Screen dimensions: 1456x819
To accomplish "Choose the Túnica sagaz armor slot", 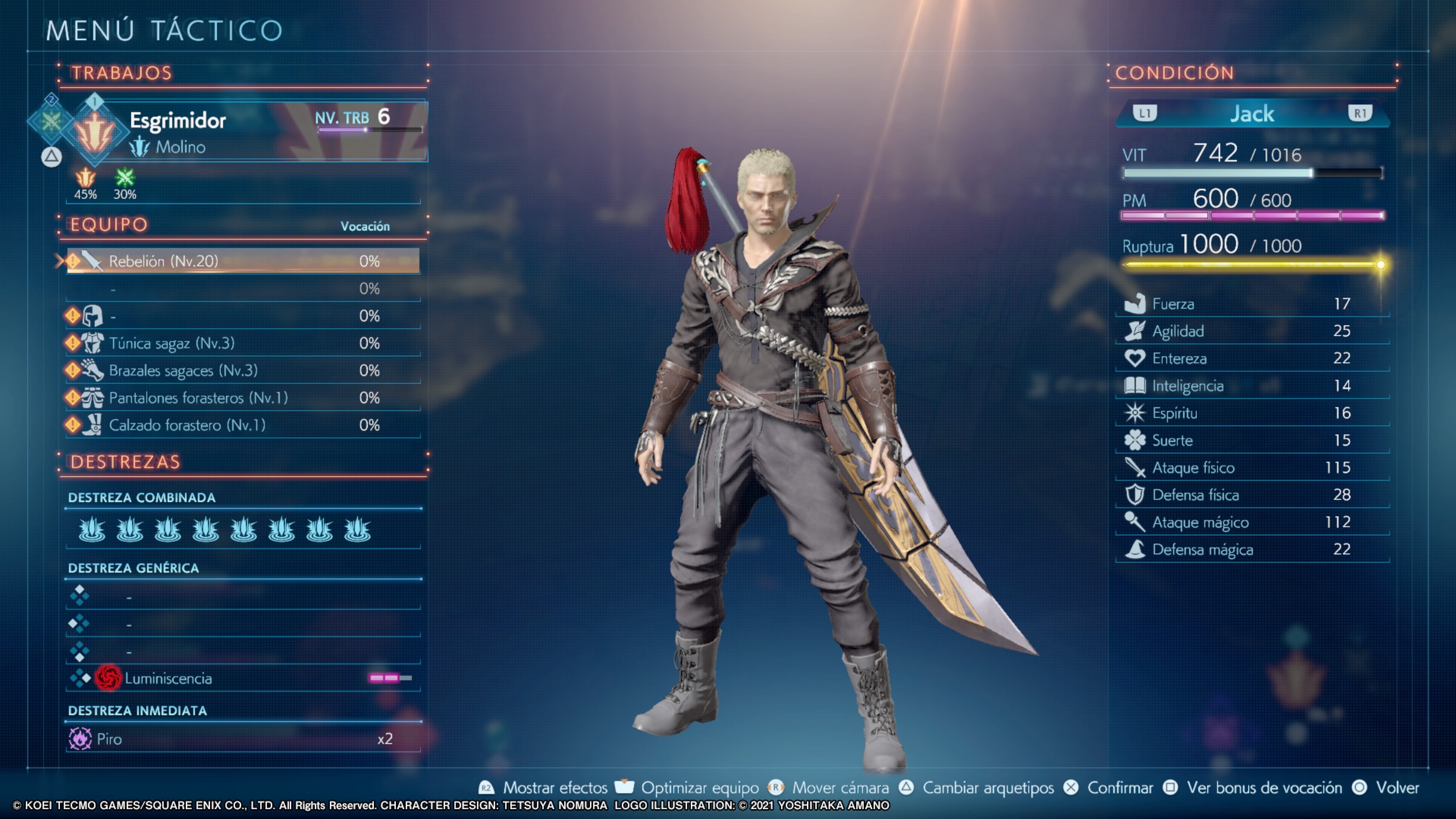I will click(x=243, y=343).
